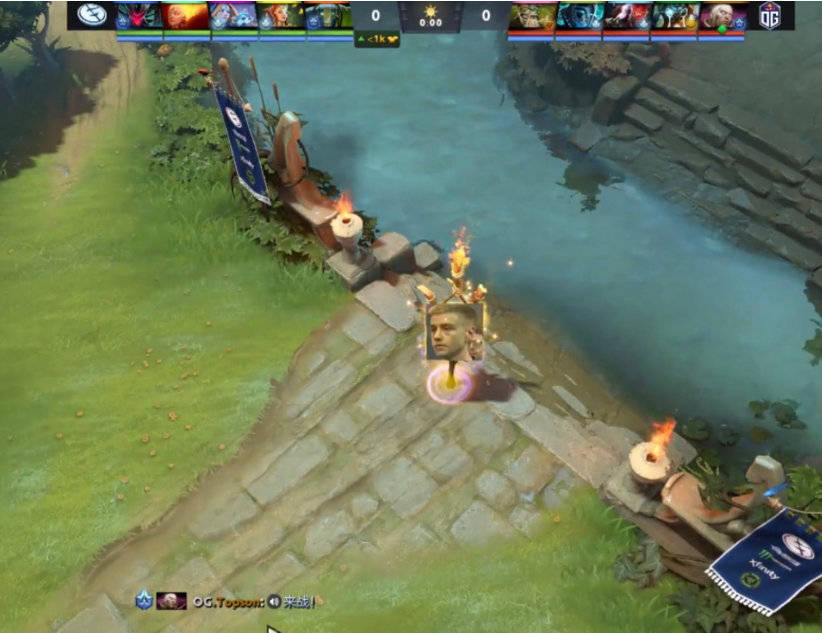The image size is (822, 633).
Task: Click the Evil Geniuses team logo
Action: (x=91, y=15)
